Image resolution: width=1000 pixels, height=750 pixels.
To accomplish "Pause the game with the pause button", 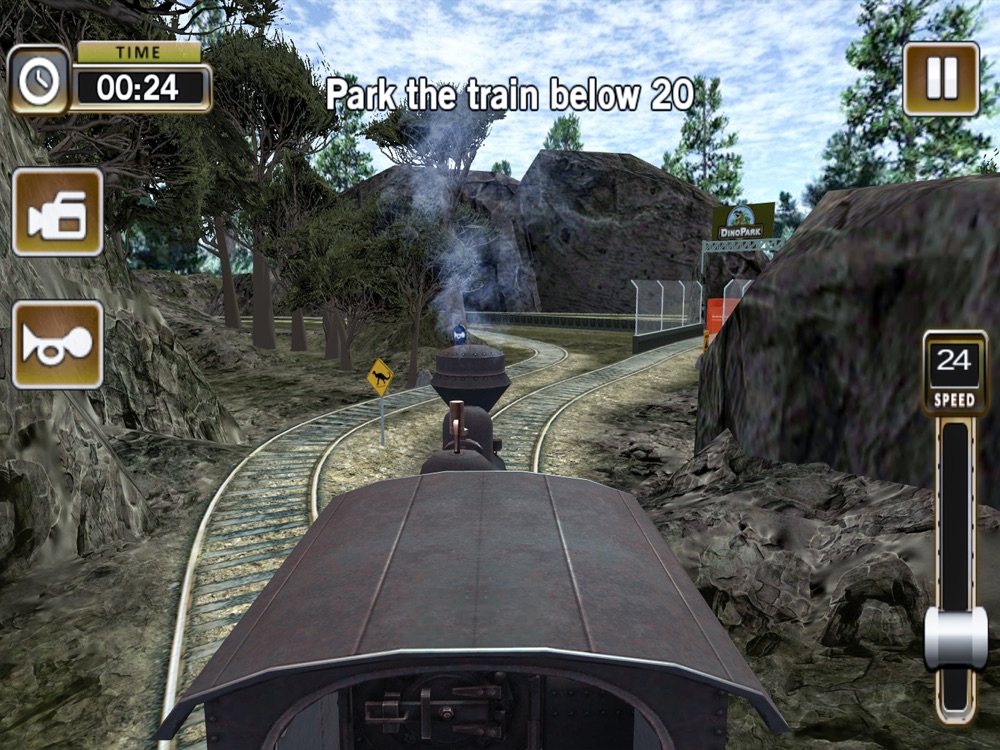I will [941, 78].
